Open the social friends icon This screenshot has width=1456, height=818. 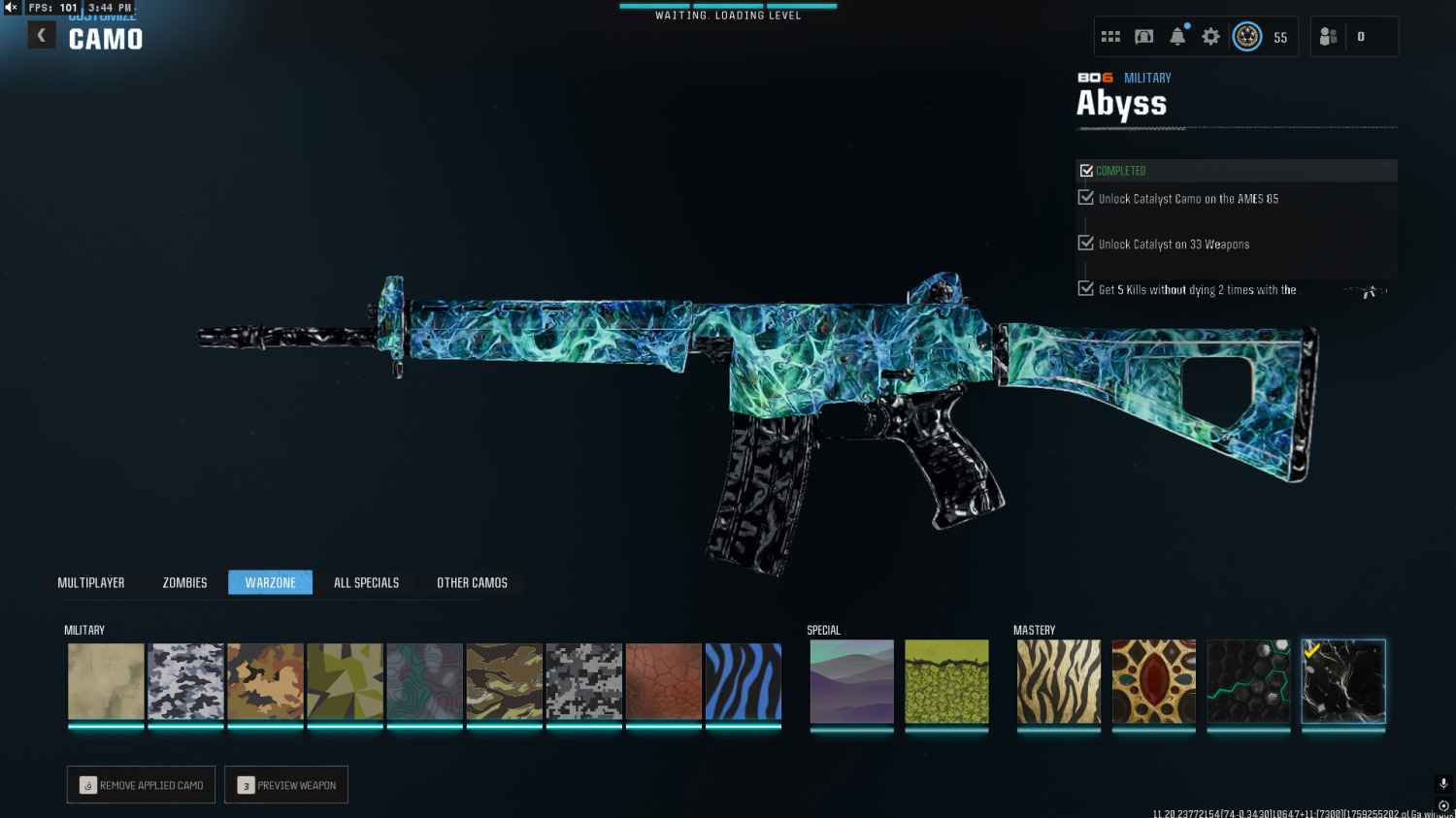(1327, 37)
